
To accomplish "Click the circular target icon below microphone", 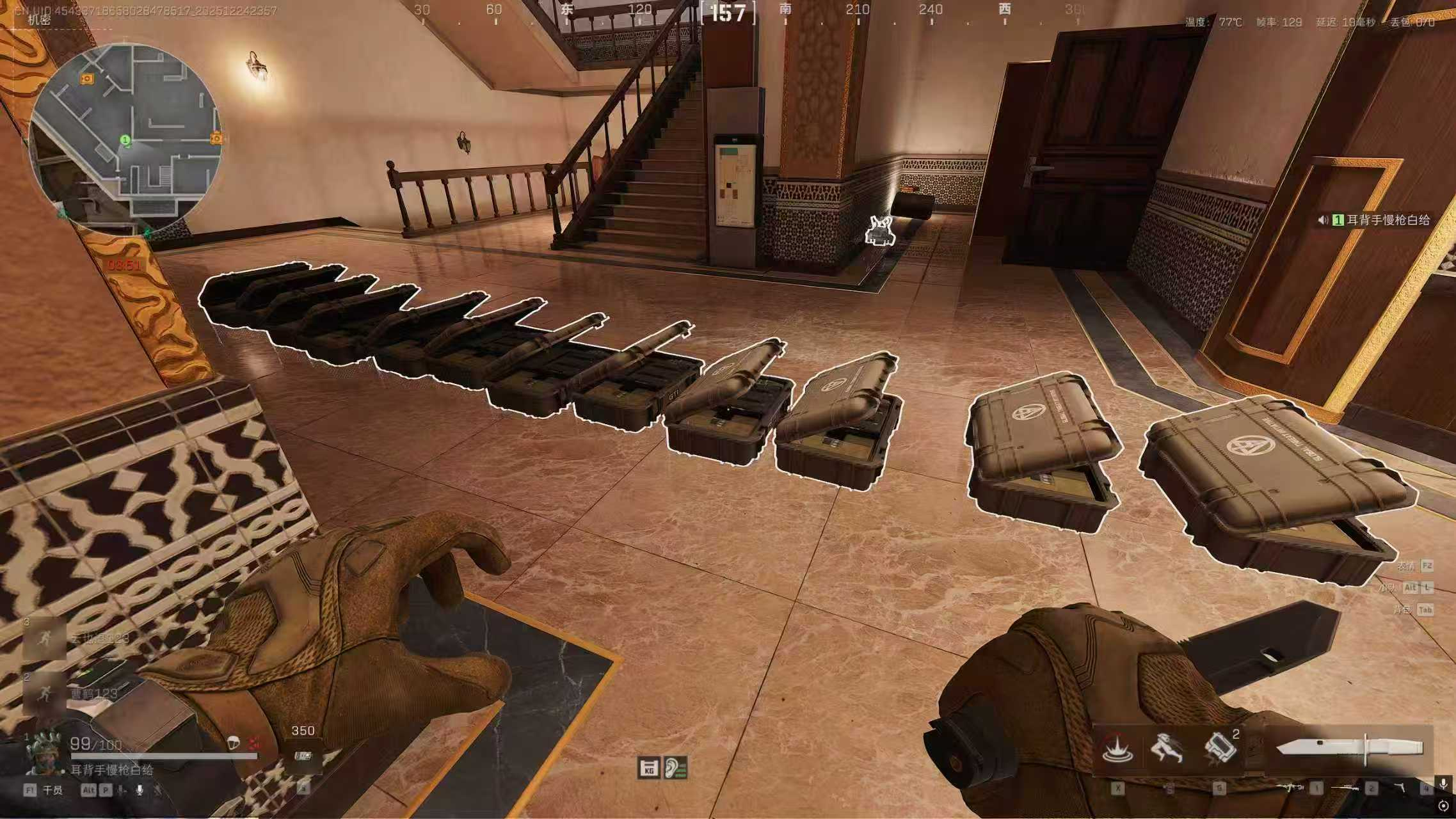I will (1443, 806).
